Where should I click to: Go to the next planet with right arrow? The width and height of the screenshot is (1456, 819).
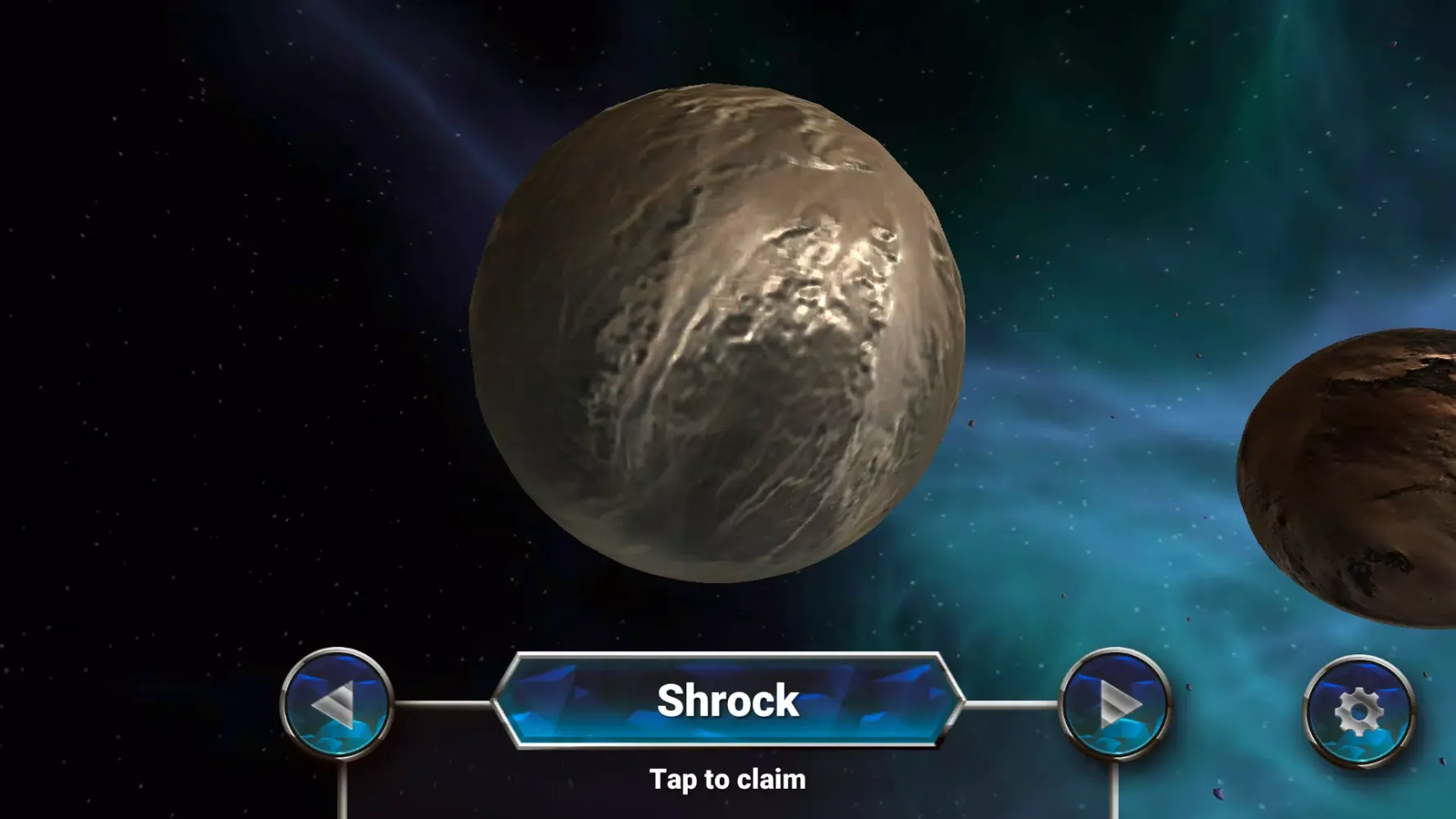click(1115, 704)
